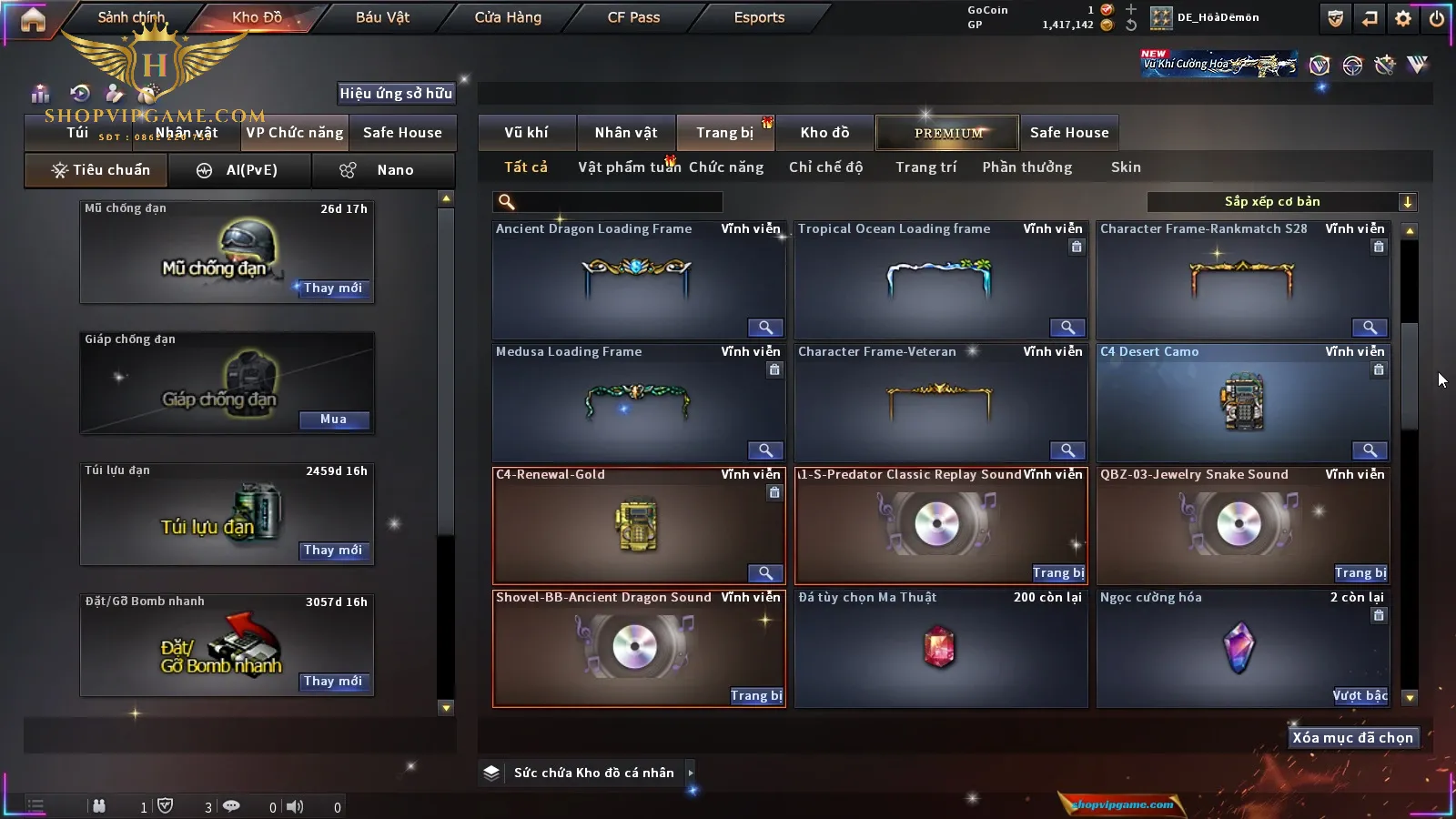Switch to the Báu Vật menu
The width and height of the screenshot is (1456, 819).
[x=382, y=17]
